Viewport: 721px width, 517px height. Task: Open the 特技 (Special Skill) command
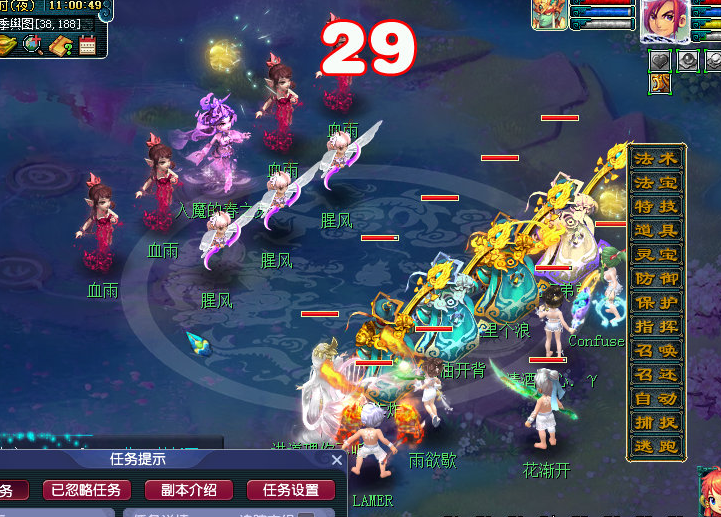pos(656,207)
